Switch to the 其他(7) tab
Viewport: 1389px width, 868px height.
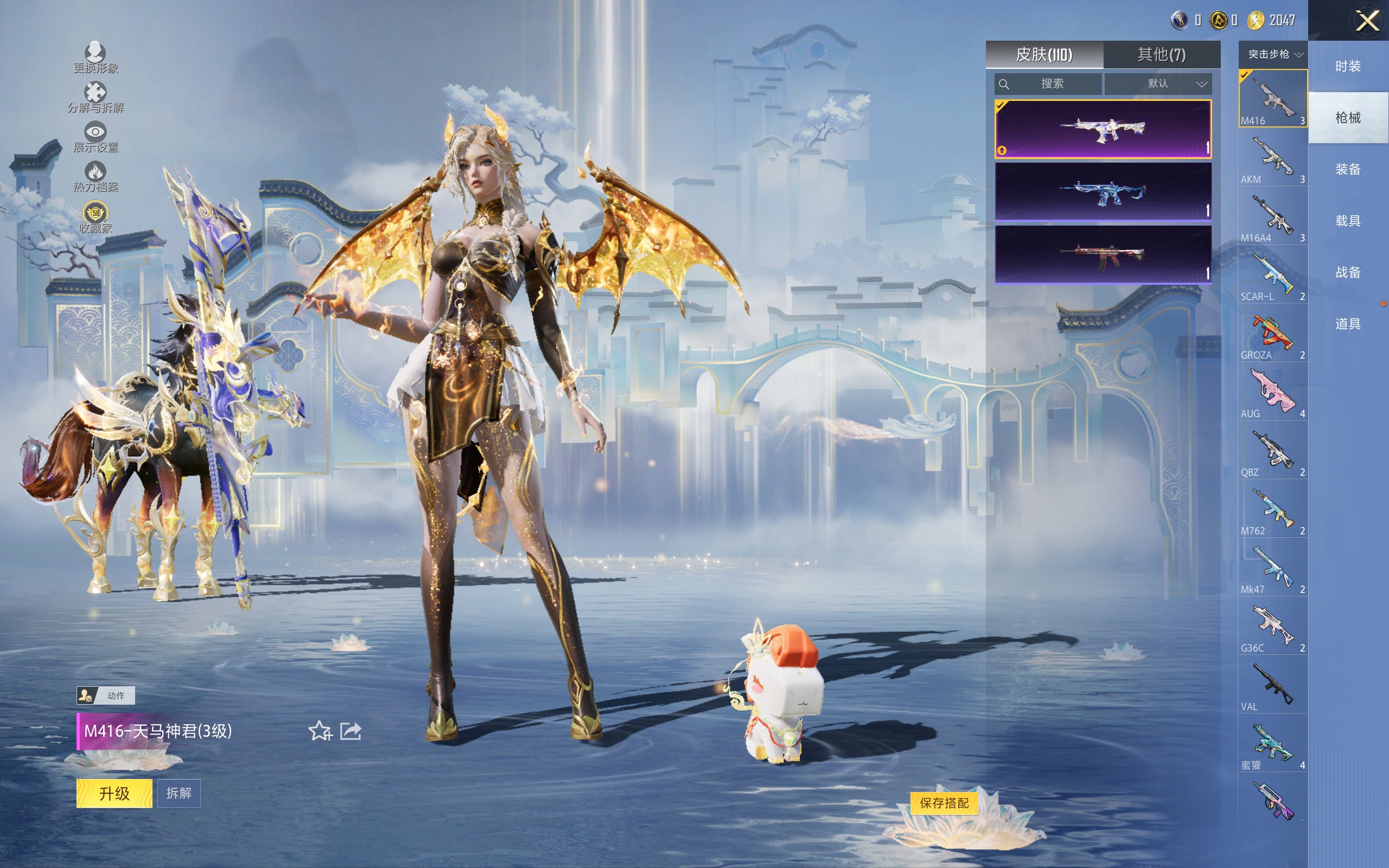[1161, 55]
